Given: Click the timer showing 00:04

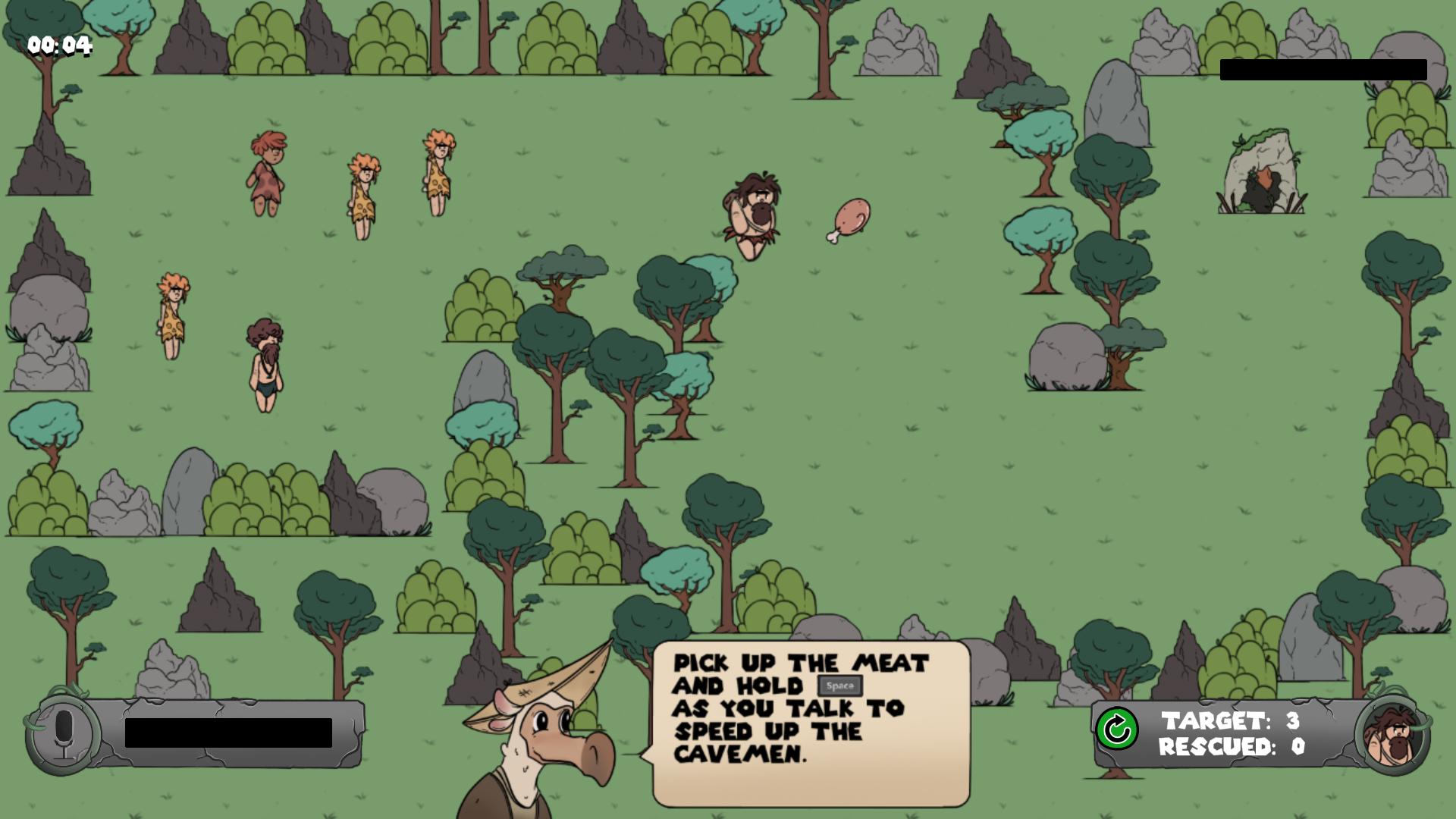Looking at the screenshot, I should coord(59,45).
